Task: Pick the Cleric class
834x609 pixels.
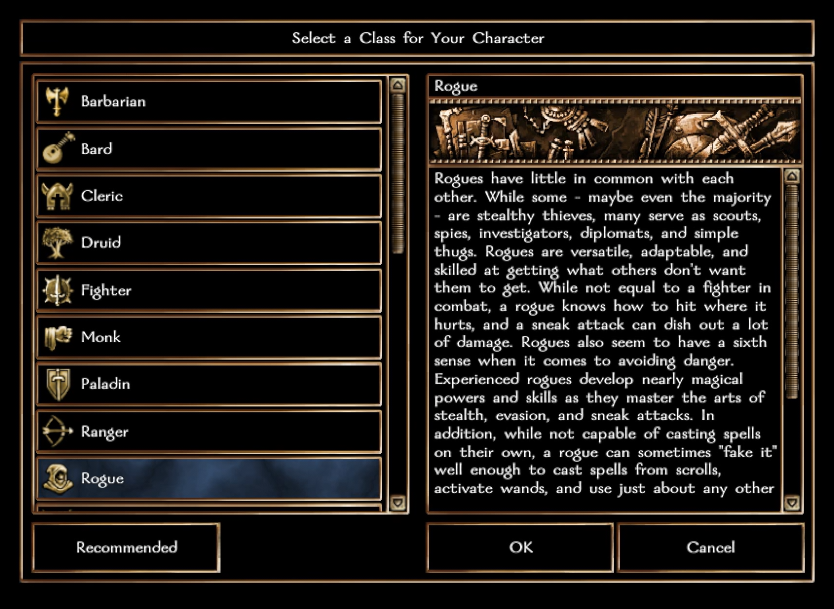Action: pos(209,196)
